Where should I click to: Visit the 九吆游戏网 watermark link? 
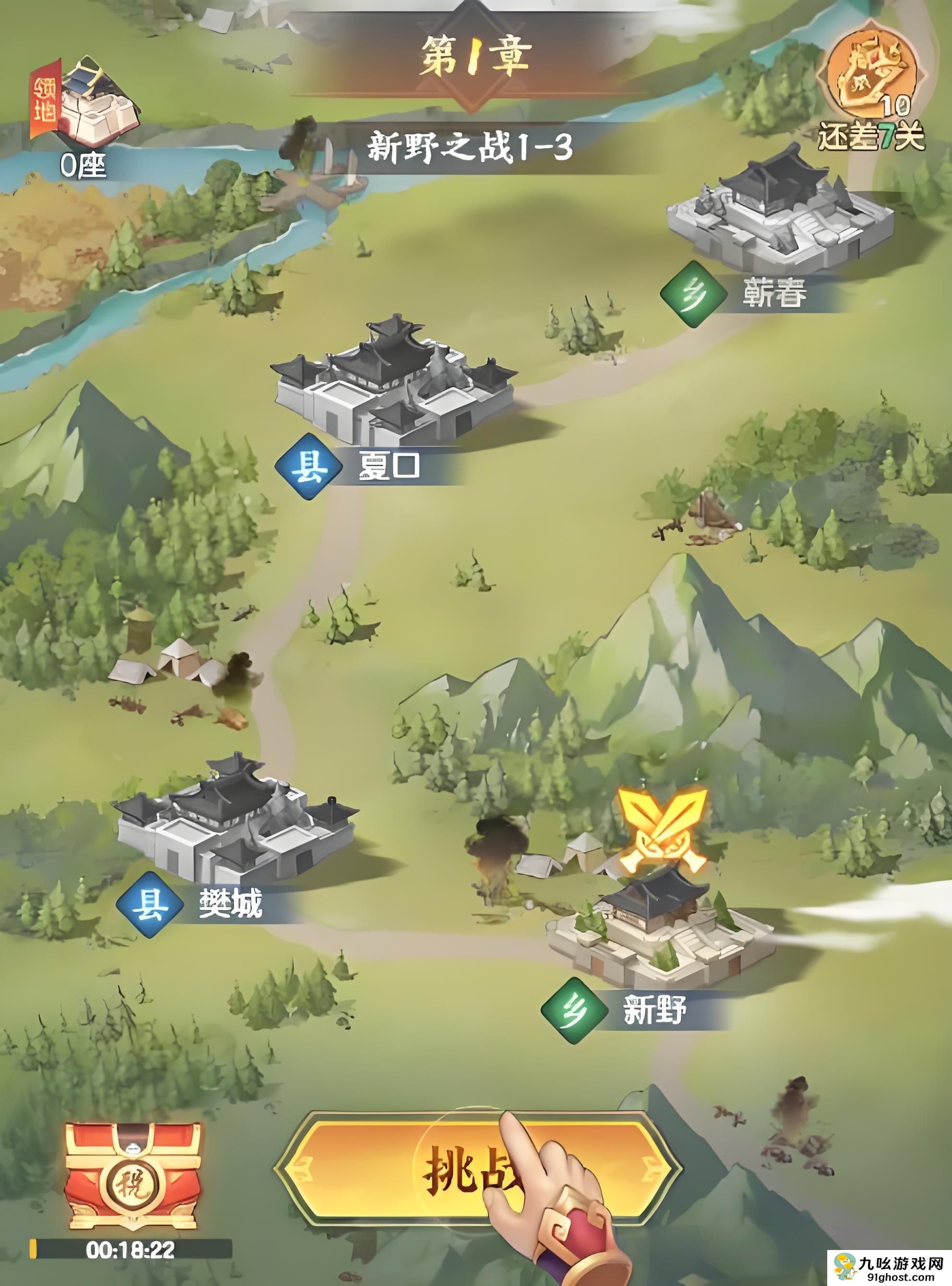click(x=891, y=1269)
